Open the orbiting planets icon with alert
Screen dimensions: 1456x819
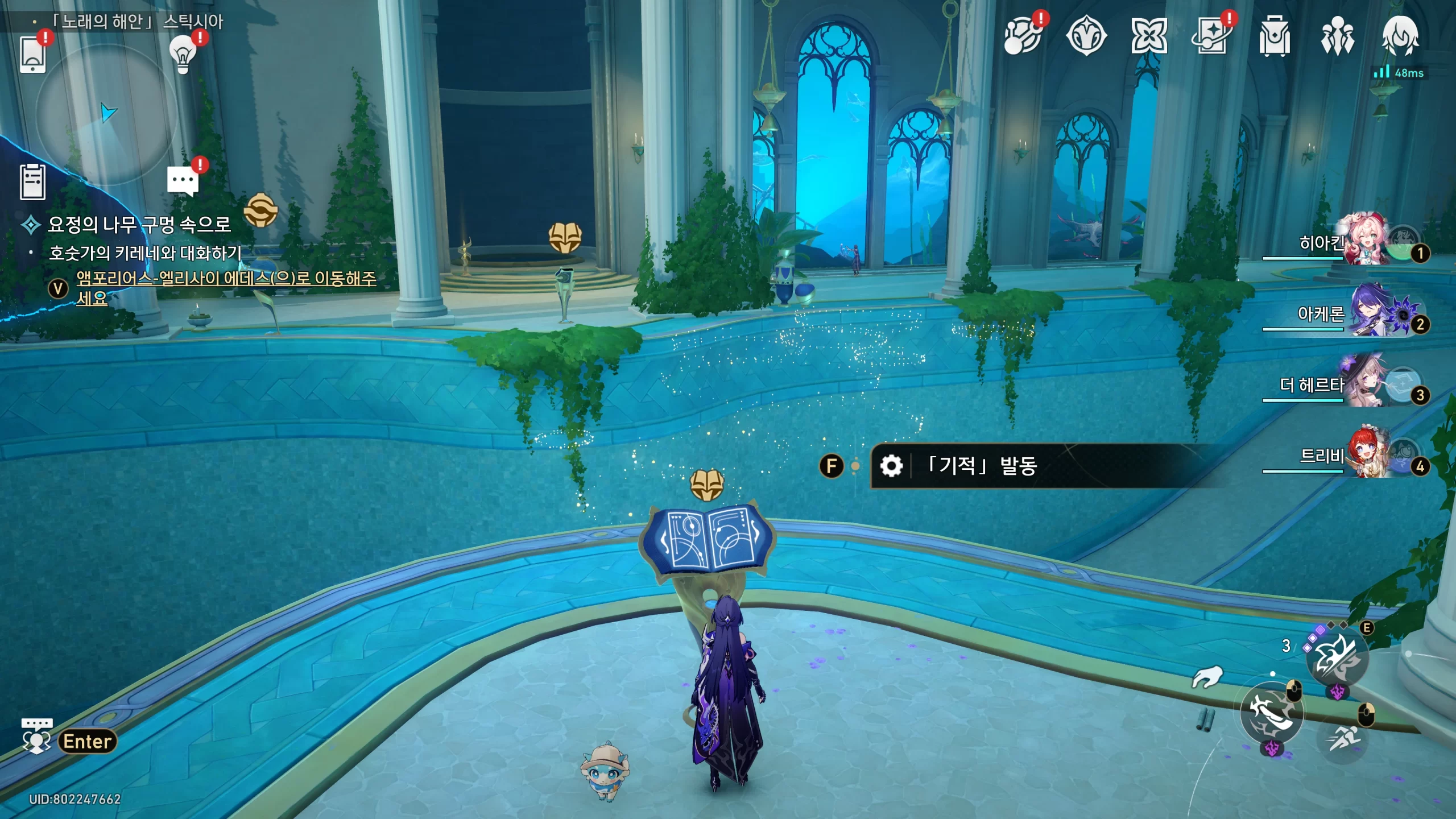coord(1022,37)
